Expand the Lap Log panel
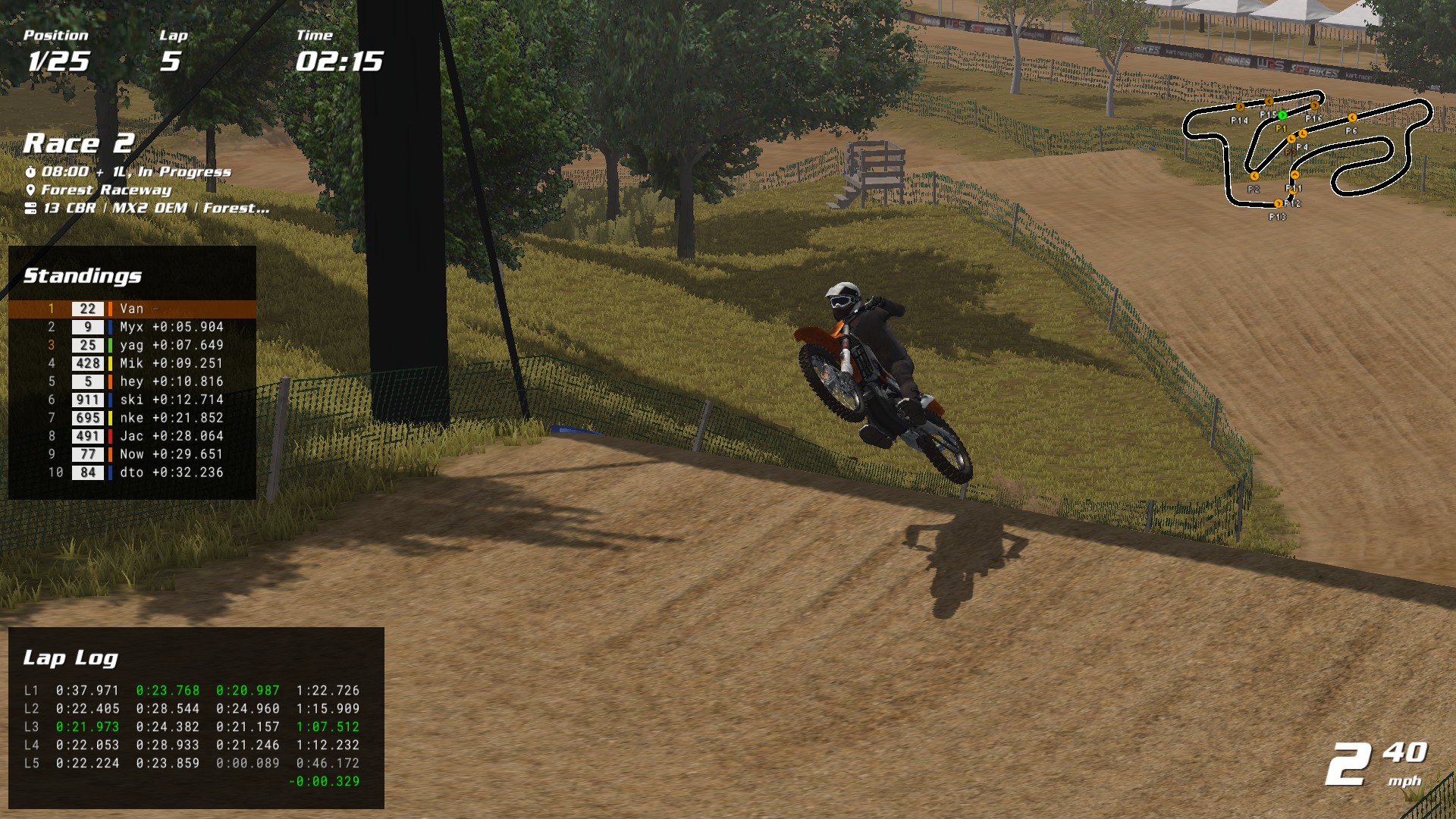 (x=72, y=658)
